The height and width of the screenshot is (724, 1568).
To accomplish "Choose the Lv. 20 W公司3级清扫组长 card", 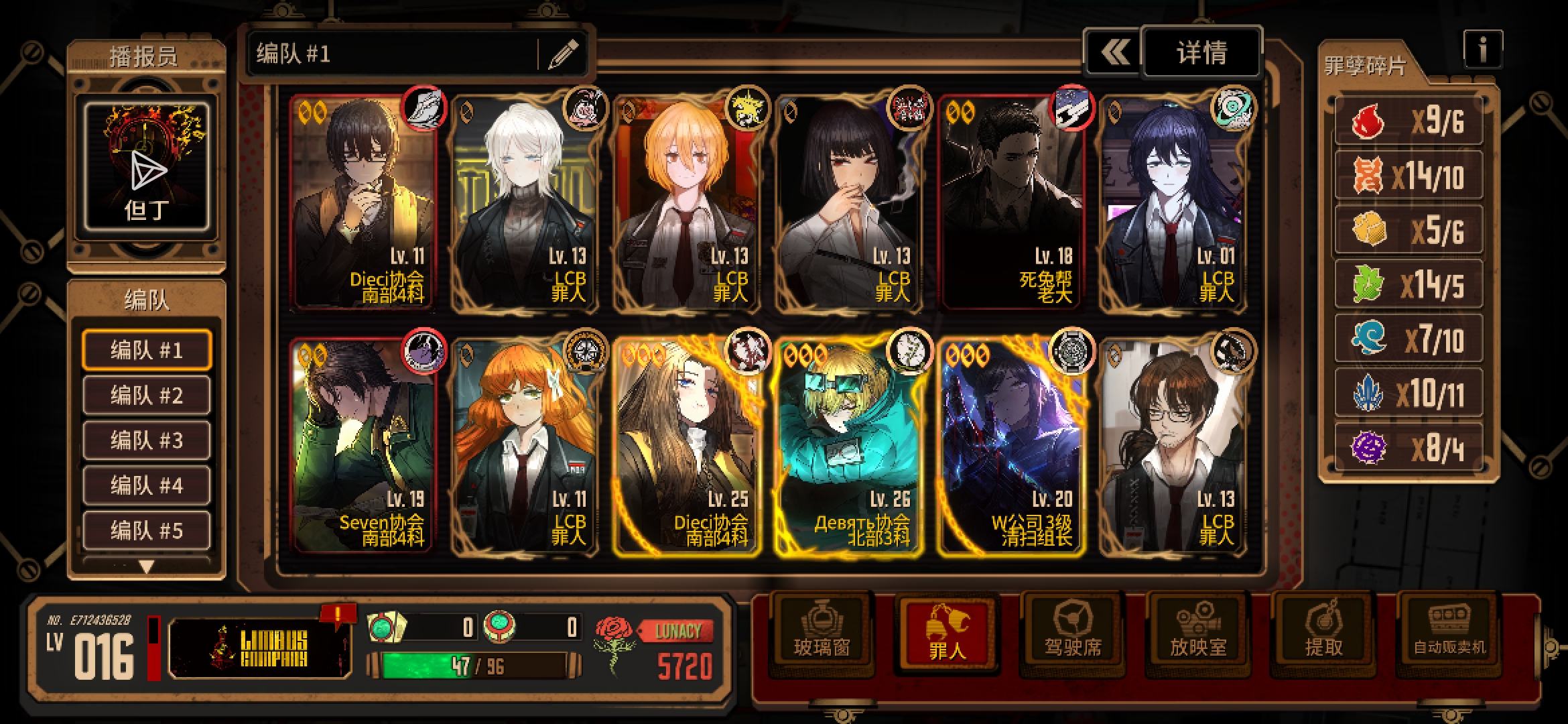I will point(1012,446).
